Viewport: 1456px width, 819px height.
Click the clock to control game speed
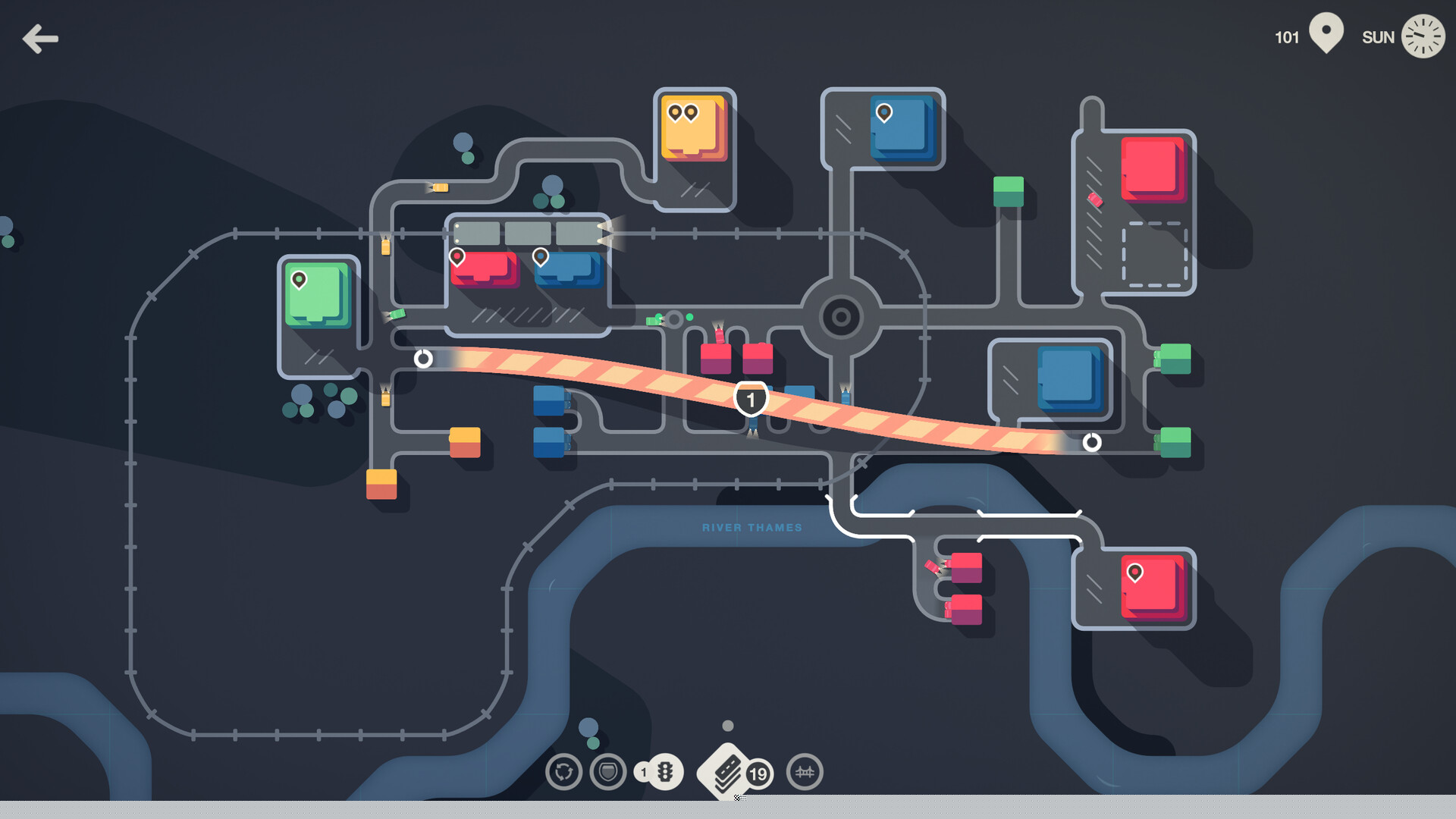pos(1423,36)
